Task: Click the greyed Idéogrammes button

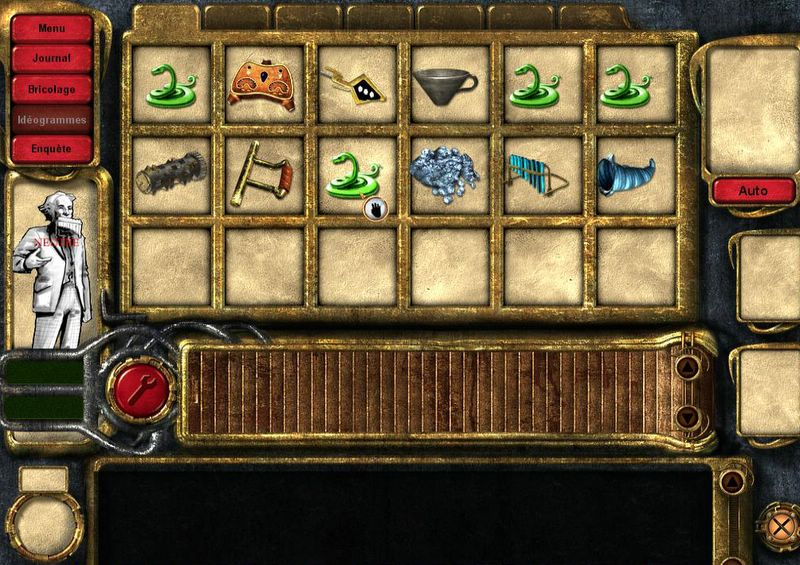Action: pos(51,118)
